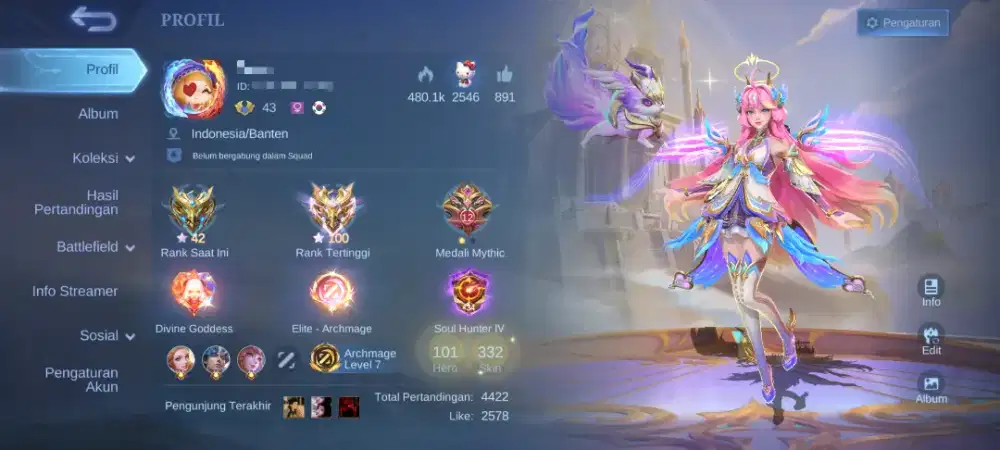Image resolution: width=1000 pixels, height=450 pixels.
Task: Tap the thumbs-up like icon
Action: [x=505, y=74]
